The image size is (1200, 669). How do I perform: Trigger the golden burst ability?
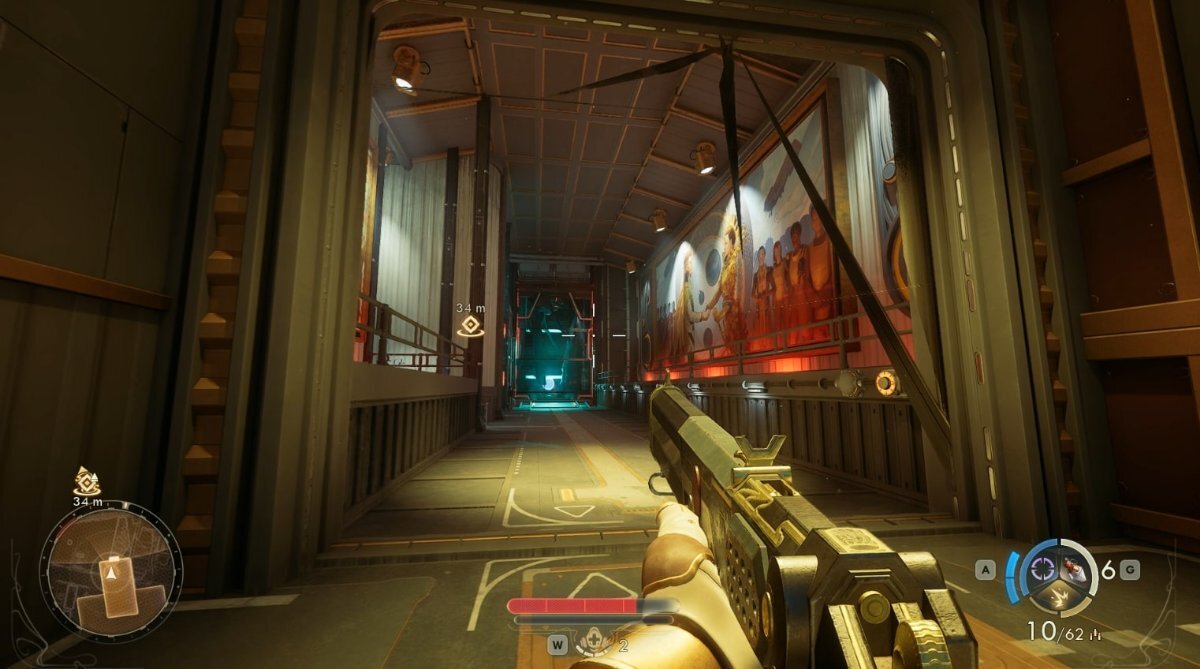click(x=1058, y=598)
